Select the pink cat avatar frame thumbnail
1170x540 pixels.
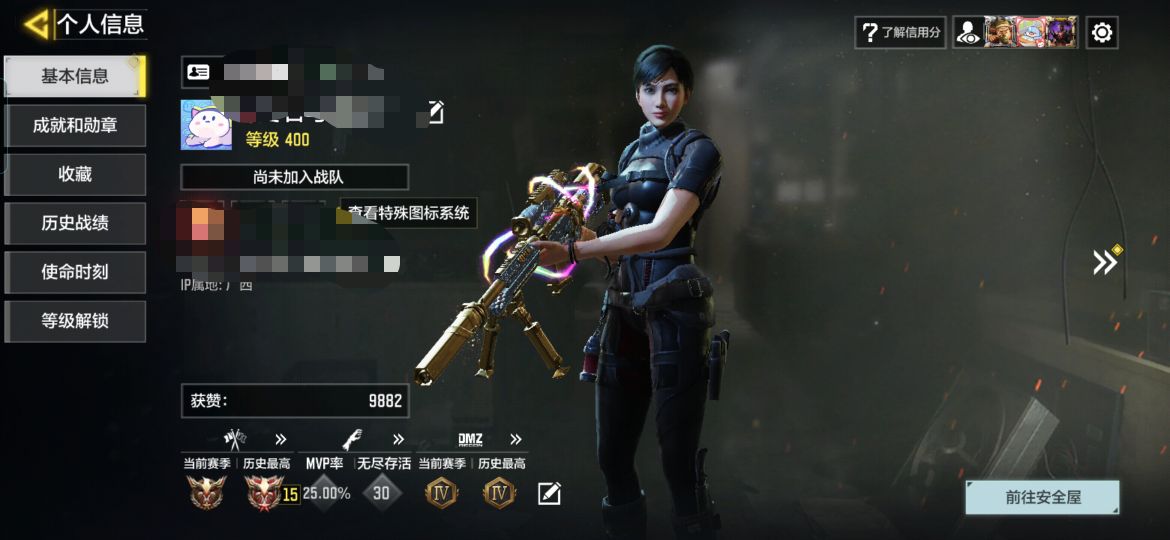pos(1031,32)
